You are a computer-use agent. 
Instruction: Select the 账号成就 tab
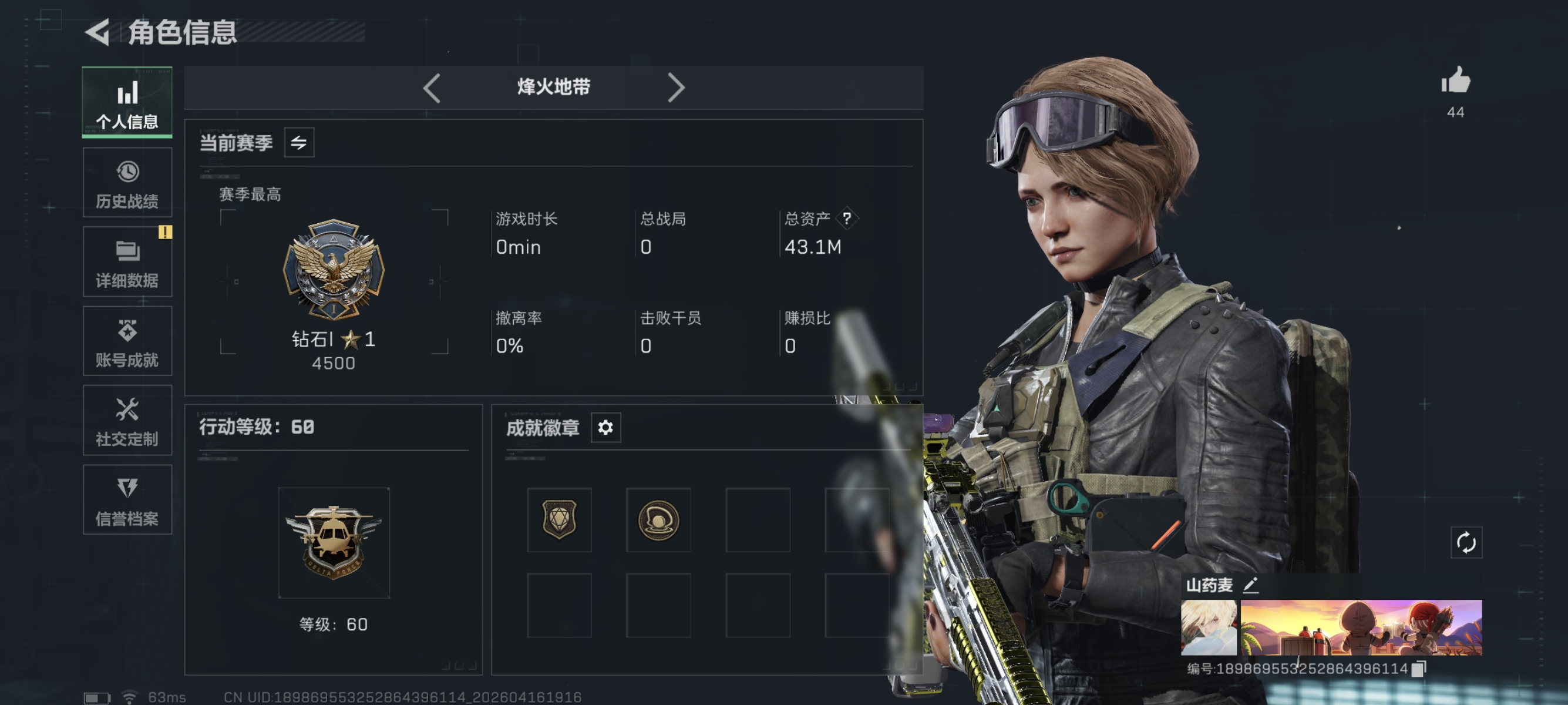click(x=127, y=341)
